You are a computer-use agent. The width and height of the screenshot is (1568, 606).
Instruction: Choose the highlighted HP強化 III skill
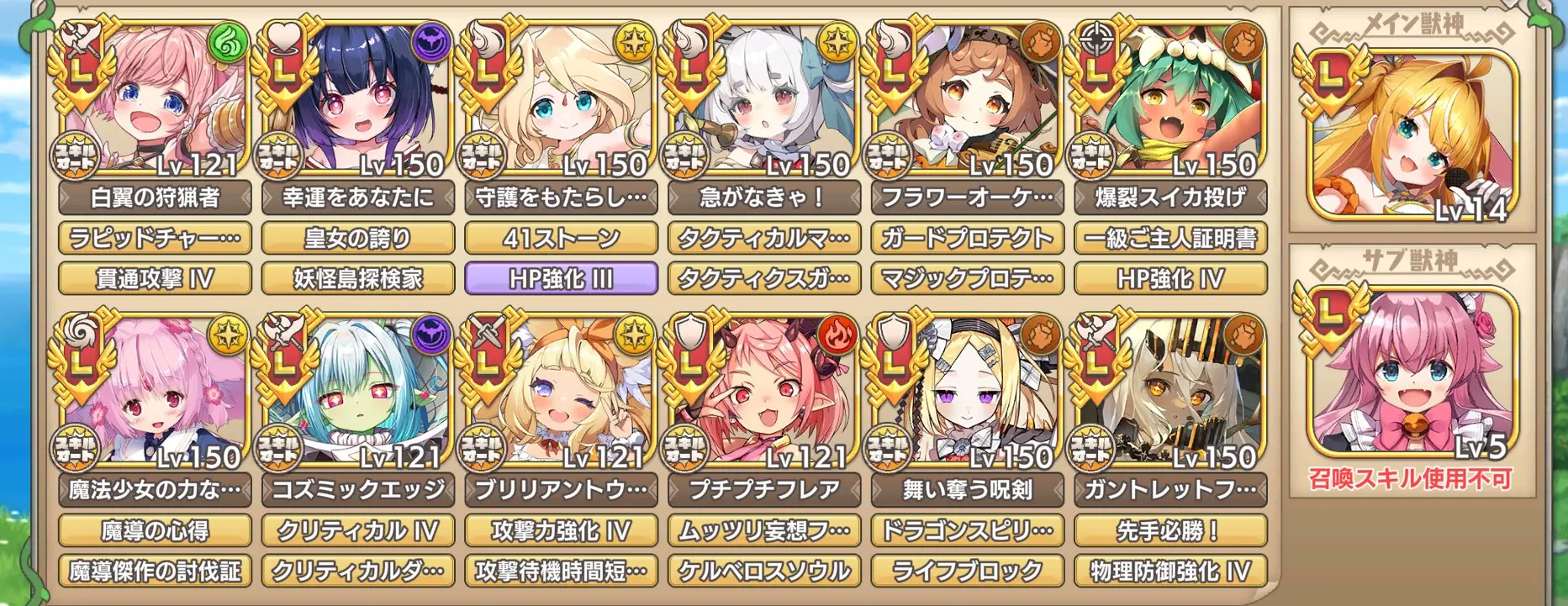[561, 278]
